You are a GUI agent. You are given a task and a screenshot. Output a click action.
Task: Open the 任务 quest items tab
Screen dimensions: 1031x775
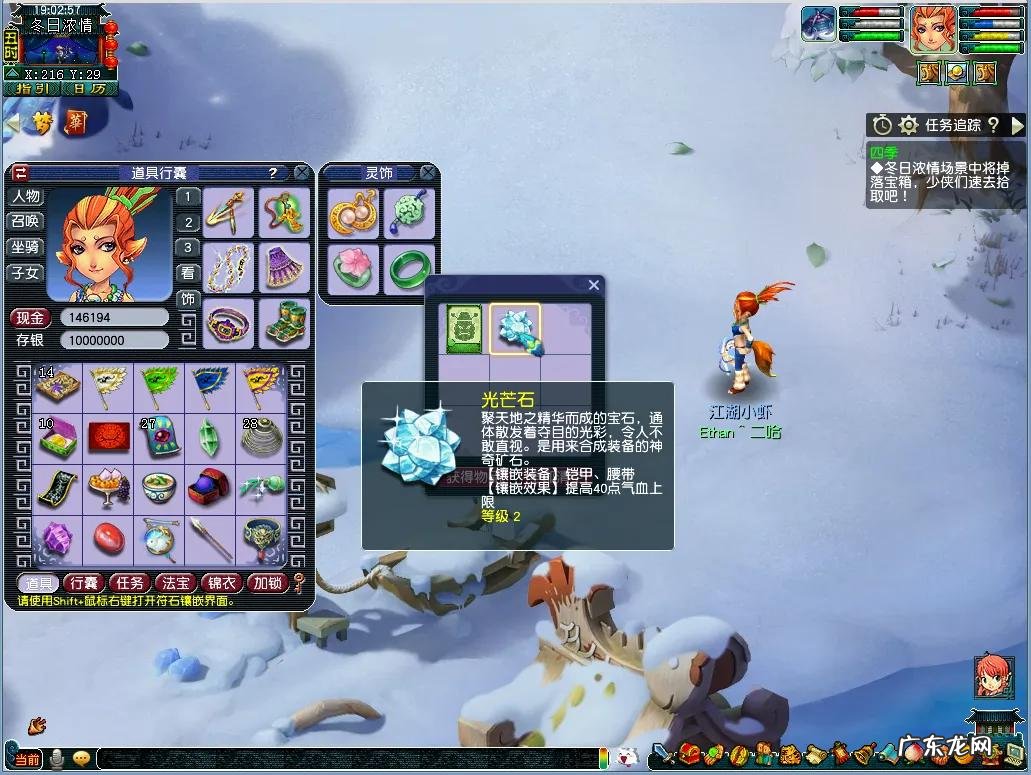click(x=131, y=583)
